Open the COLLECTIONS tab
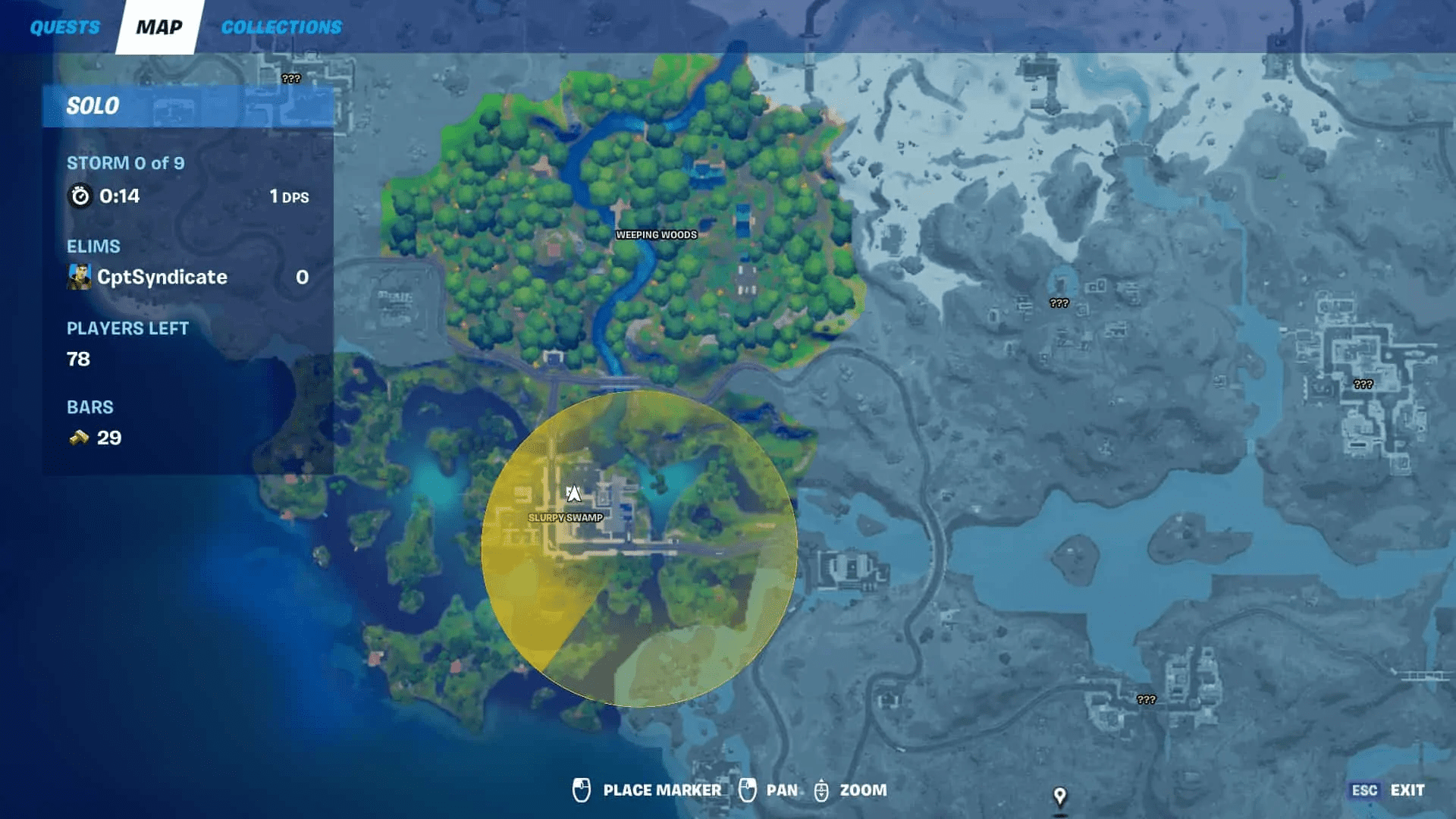1456x819 pixels. 280,27
